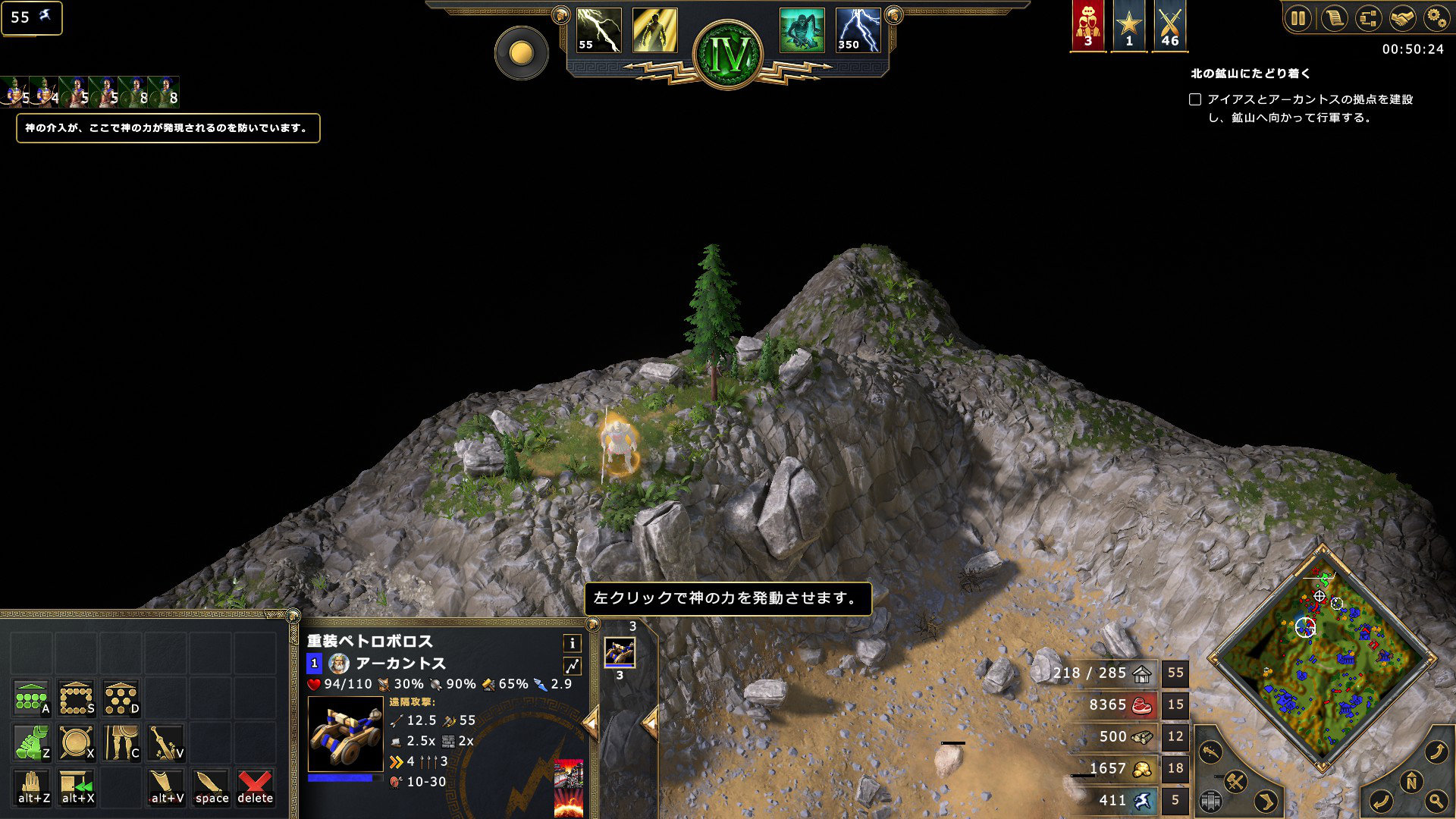Cast the lightning bolt god power
This screenshot has width=1456, height=819.
pos(598,30)
